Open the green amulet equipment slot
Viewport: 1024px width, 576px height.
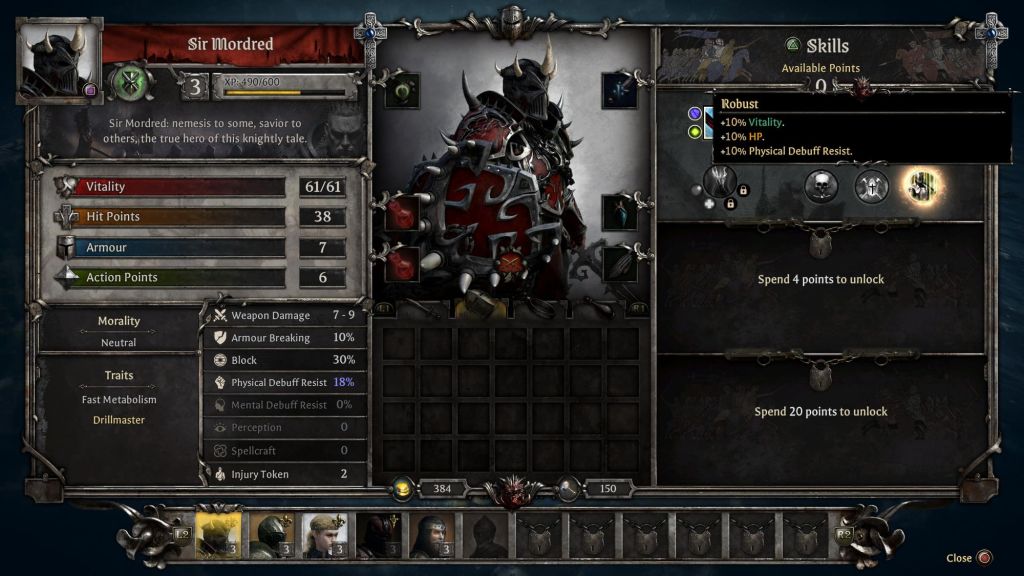tap(402, 91)
